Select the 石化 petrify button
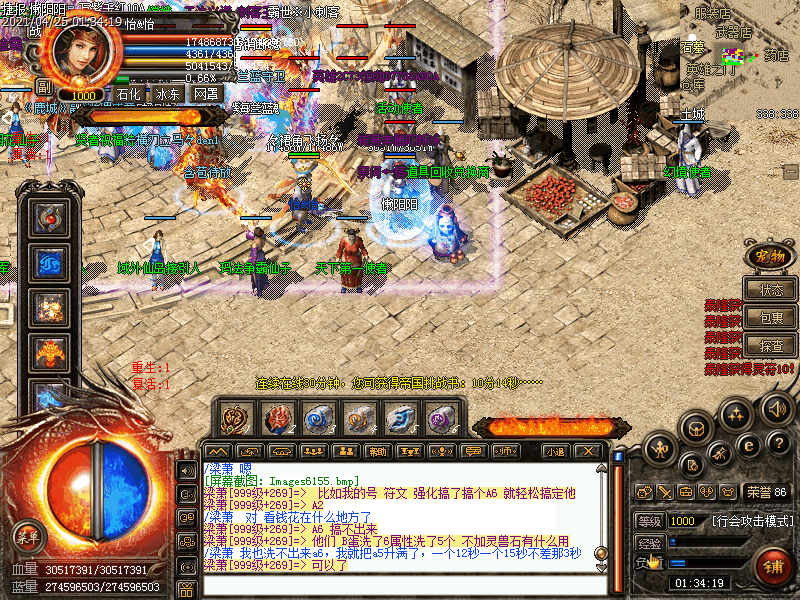800x600 pixels. tap(128, 94)
